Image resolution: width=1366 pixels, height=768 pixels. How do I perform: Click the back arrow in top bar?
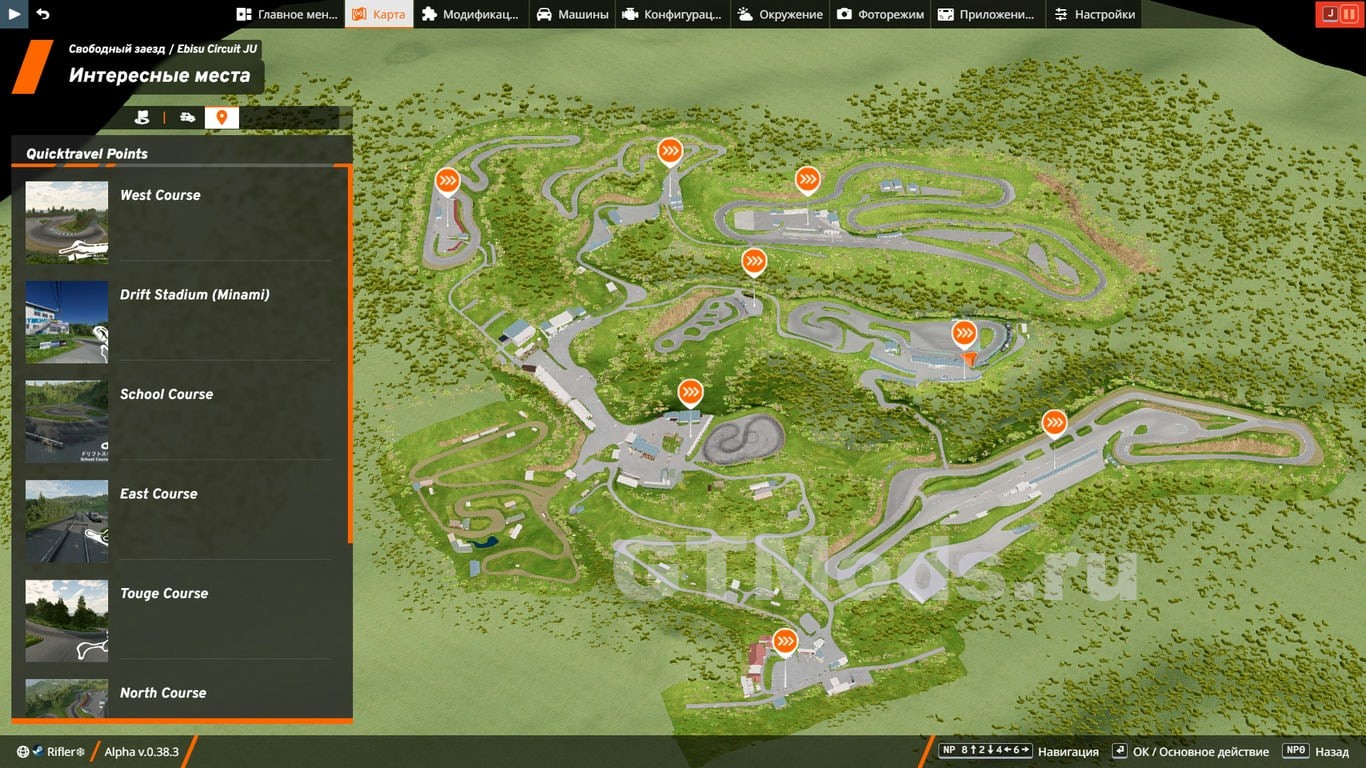coord(43,14)
